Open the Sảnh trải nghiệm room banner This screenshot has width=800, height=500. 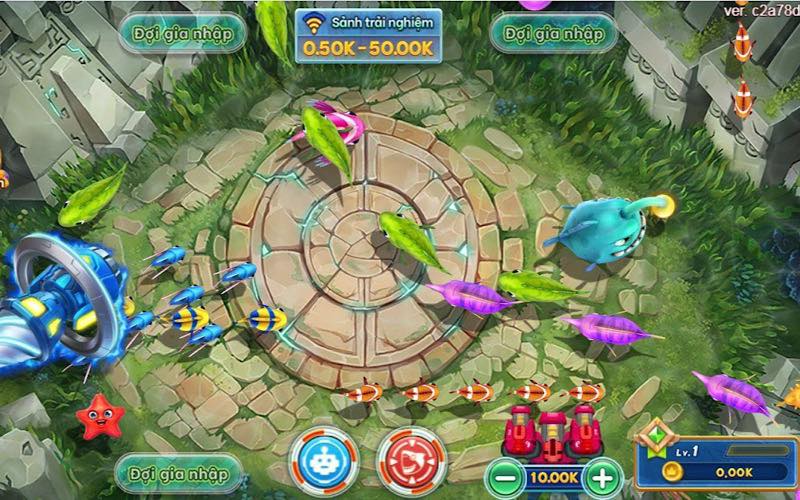tap(368, 35)
